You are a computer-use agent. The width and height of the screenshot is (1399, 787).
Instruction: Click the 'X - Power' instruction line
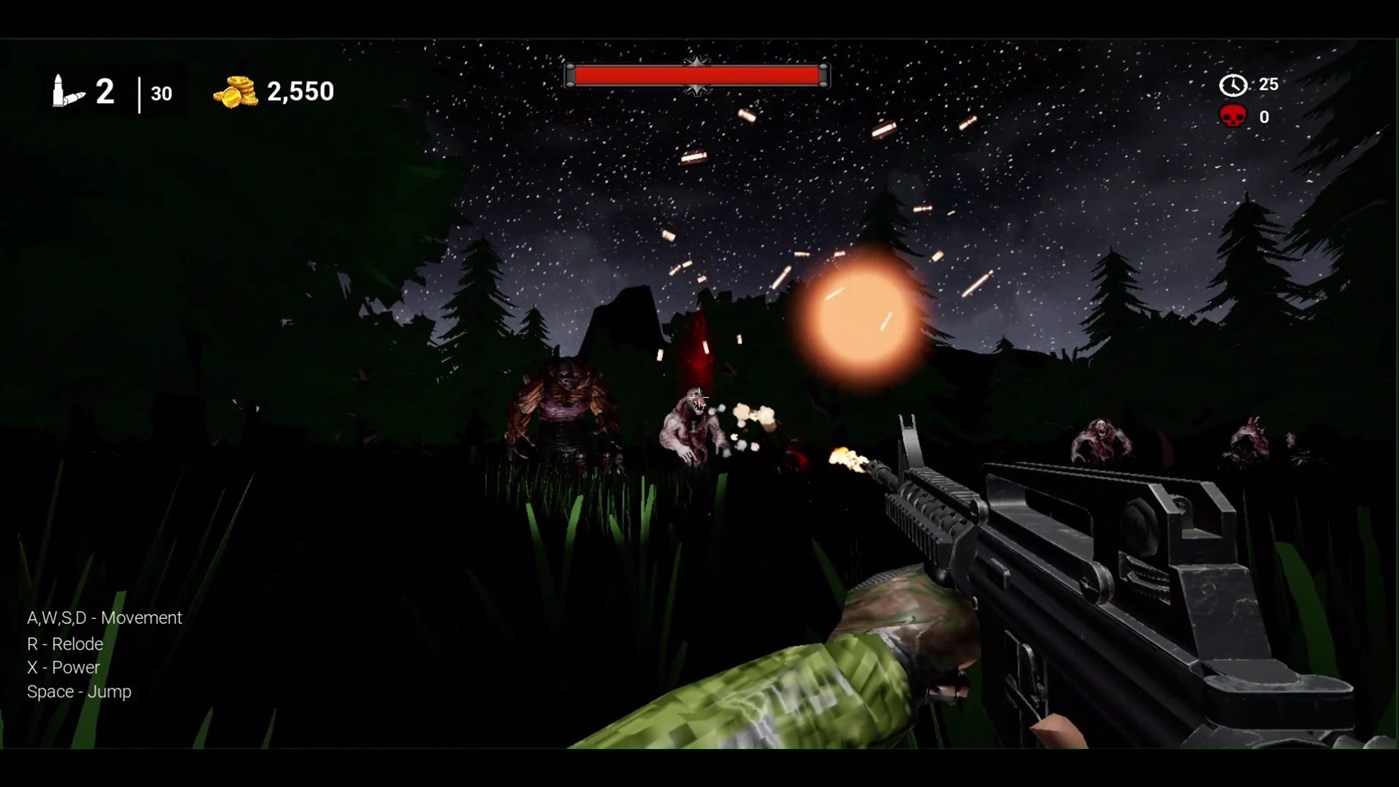click(x=62, y=668)
